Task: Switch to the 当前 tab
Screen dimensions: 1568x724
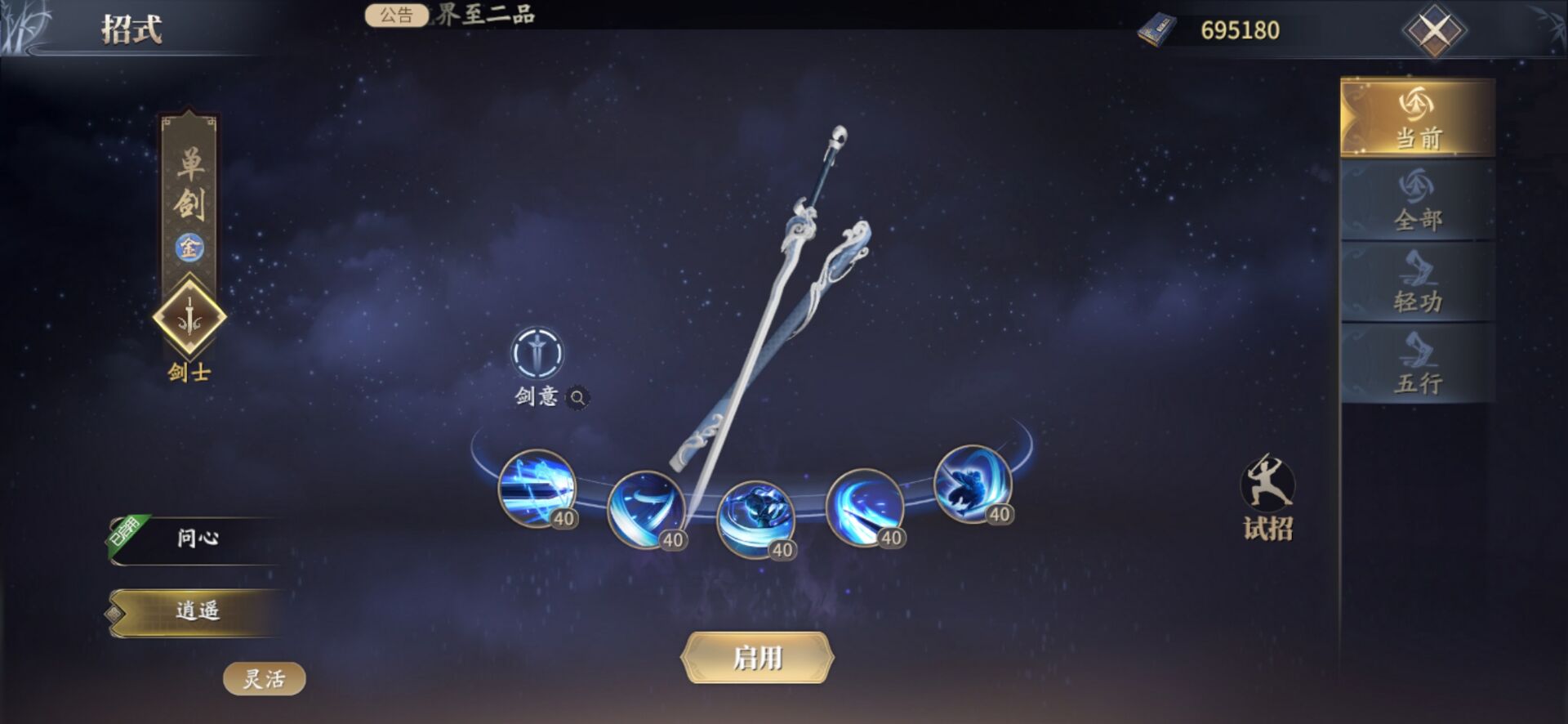Action: point(1418,118)
